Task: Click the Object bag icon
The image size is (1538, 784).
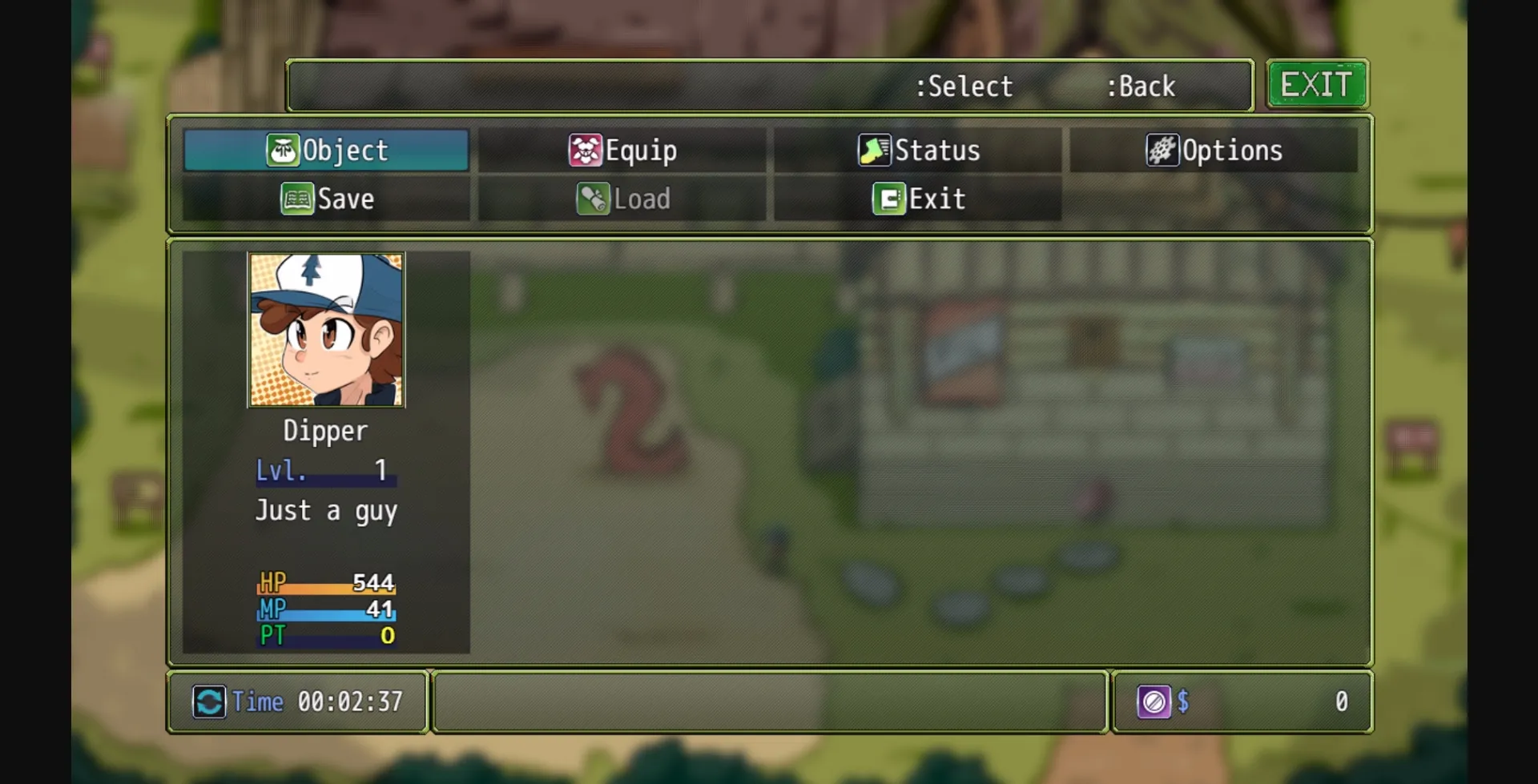Action: pyautogui.click(x=282, y=150)
